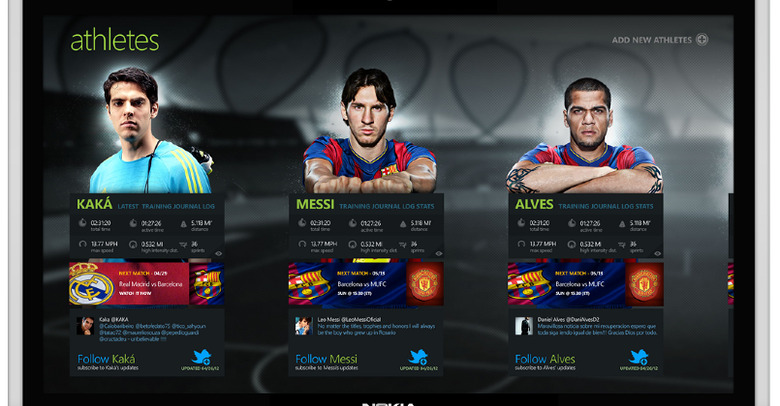The width and height of the screenshot is (780, 406).
Task: Follow Kaká for updates
Action: pyautogui.click(x=108, y=359)
